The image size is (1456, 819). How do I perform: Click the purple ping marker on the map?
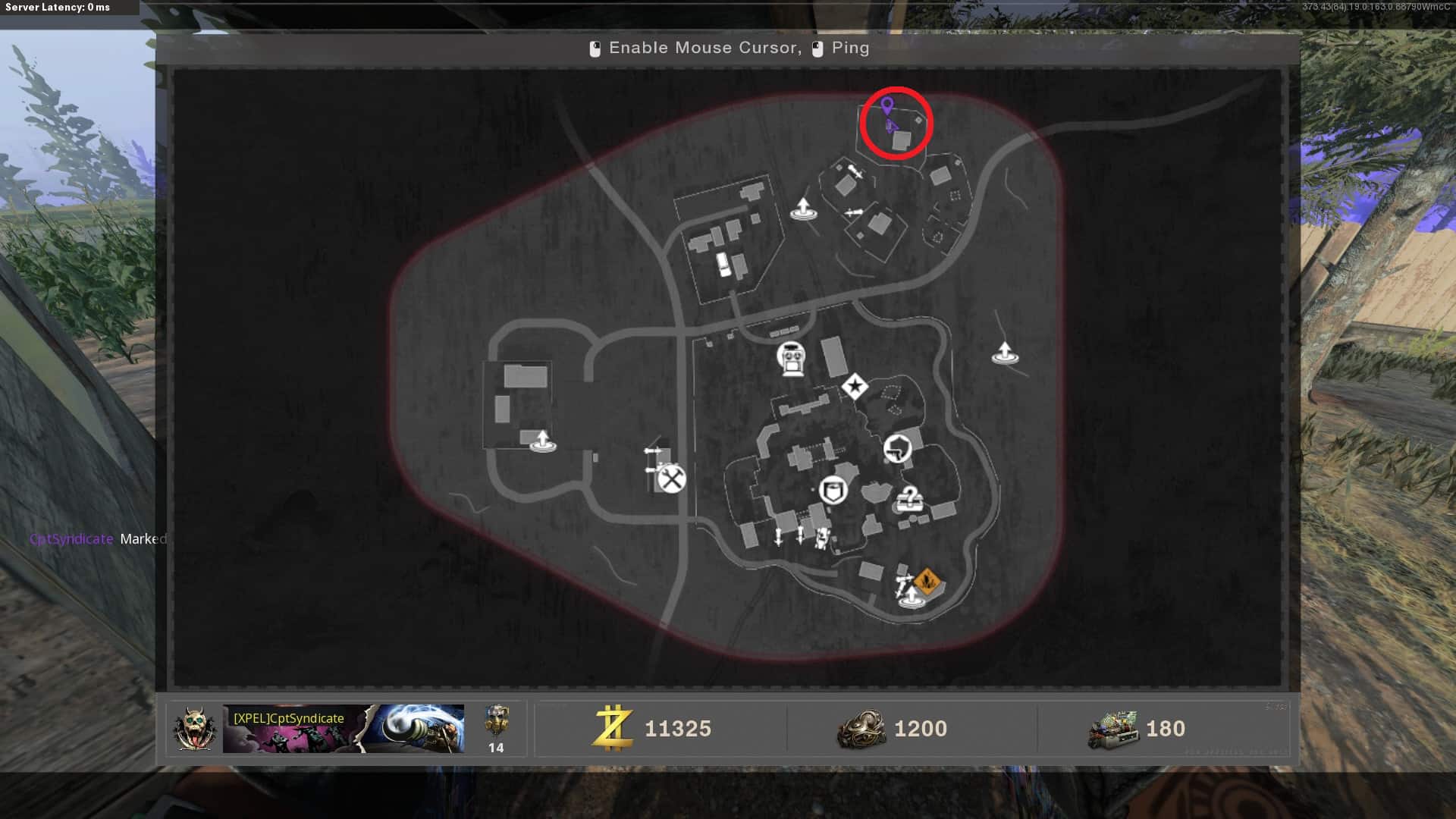tap(886, 105)
